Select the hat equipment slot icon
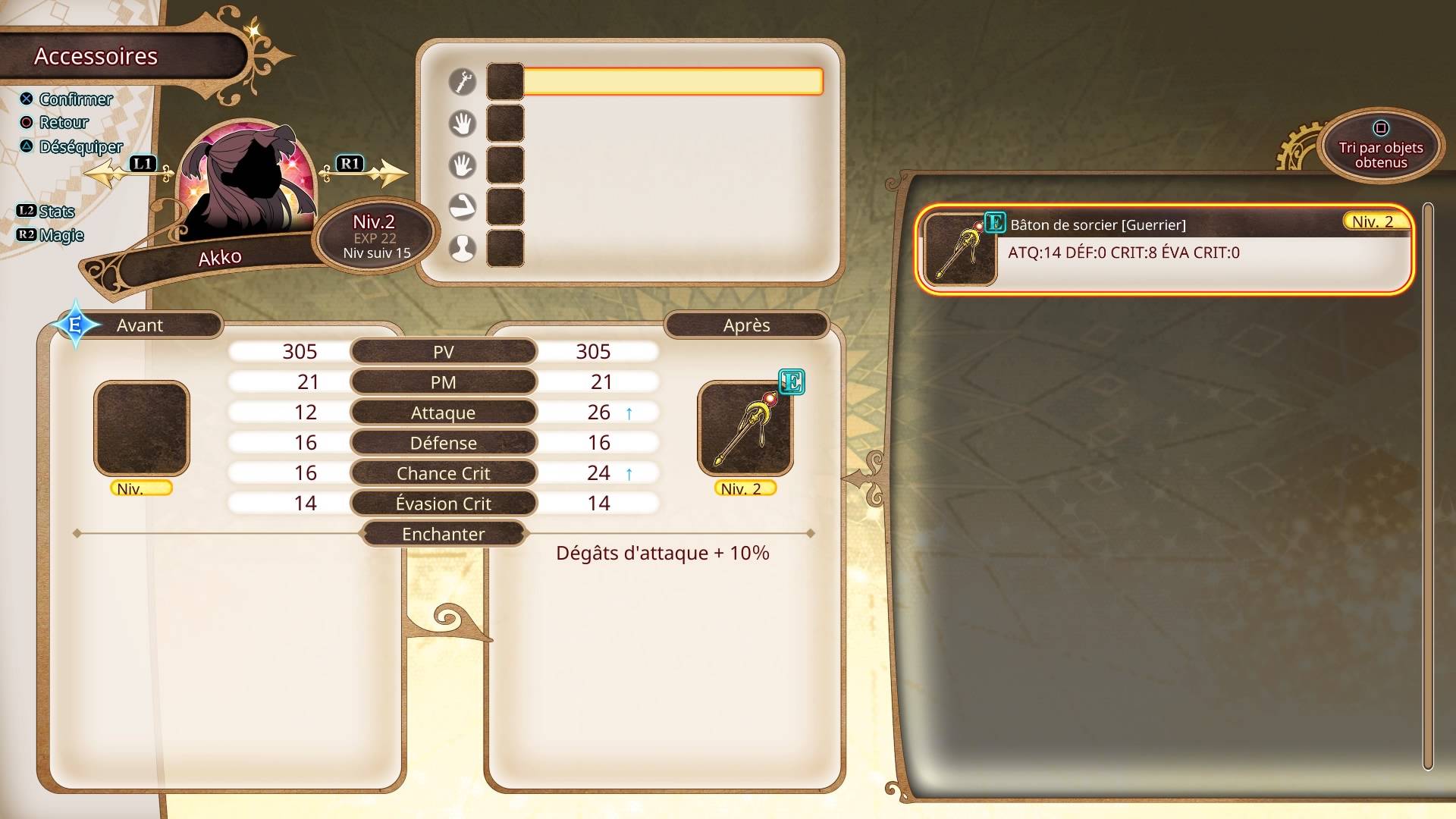1456x819 pixels. [x=463, y=248]
